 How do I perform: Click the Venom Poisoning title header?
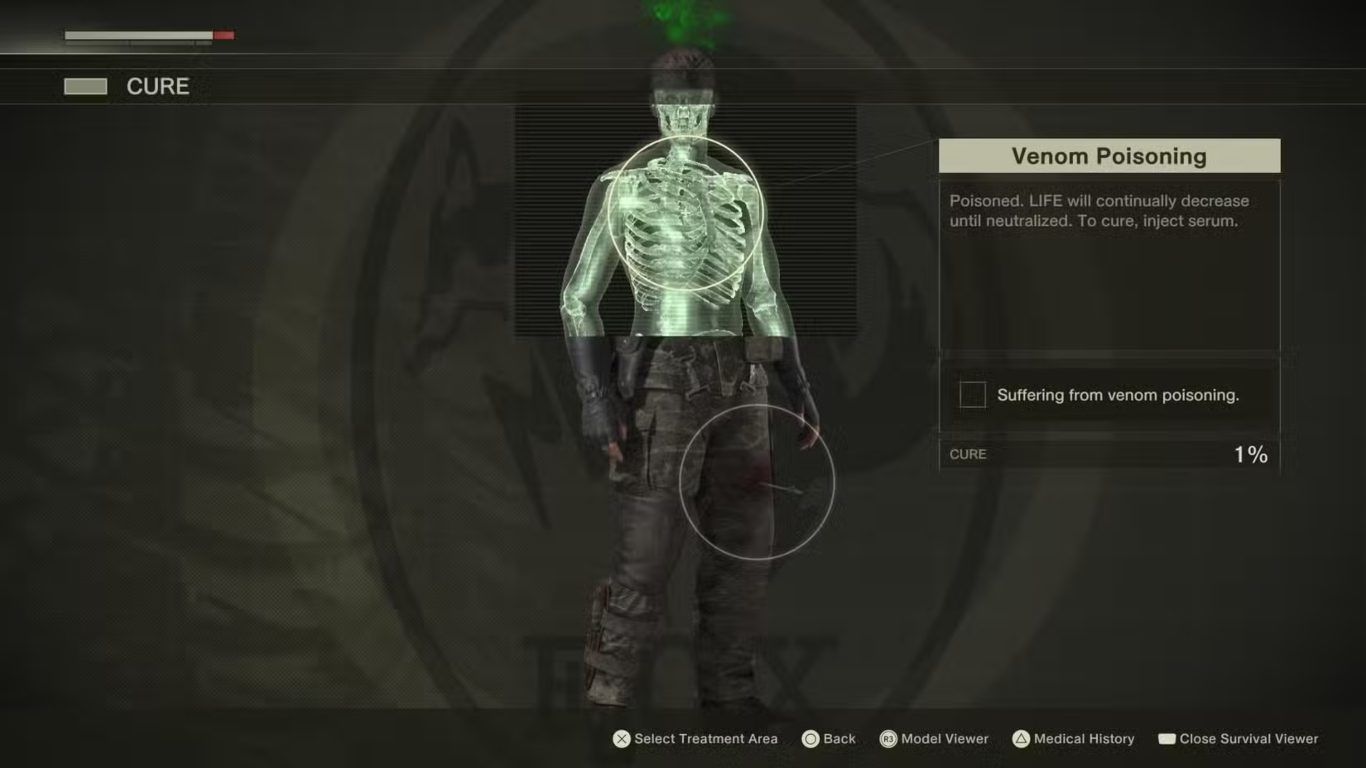1108,156
